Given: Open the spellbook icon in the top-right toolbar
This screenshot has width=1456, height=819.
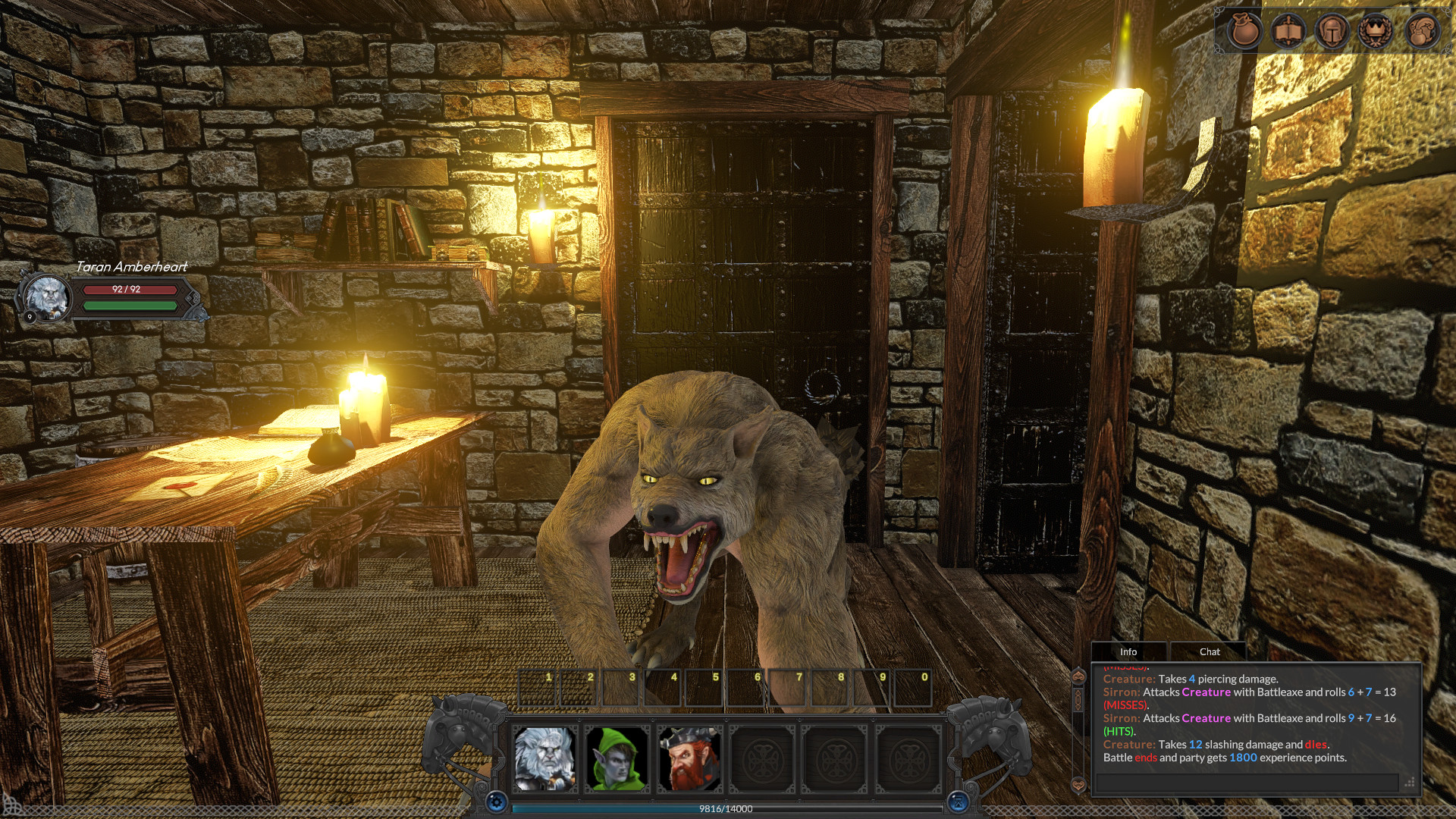Looking at the screenshot, I should (1288, 30).
